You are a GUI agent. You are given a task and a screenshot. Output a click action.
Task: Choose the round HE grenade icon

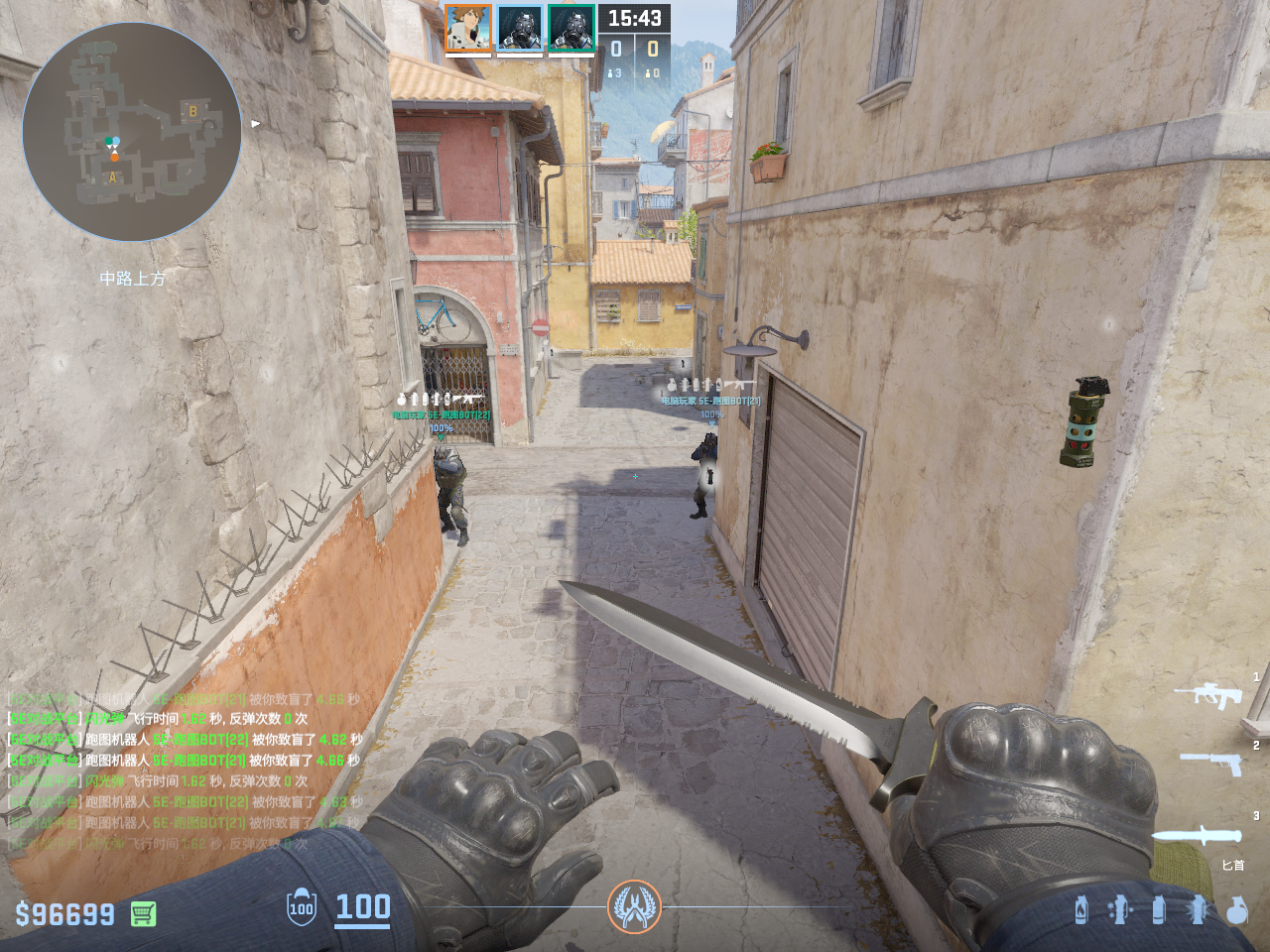tap(1236, 909)
